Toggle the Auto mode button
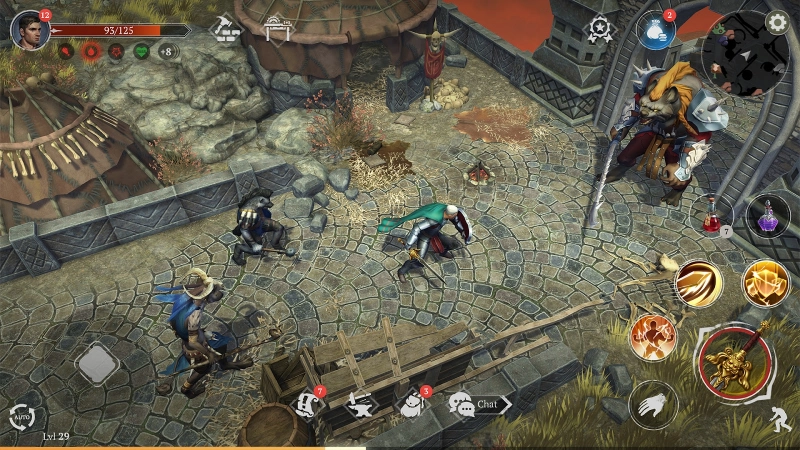 20,418
